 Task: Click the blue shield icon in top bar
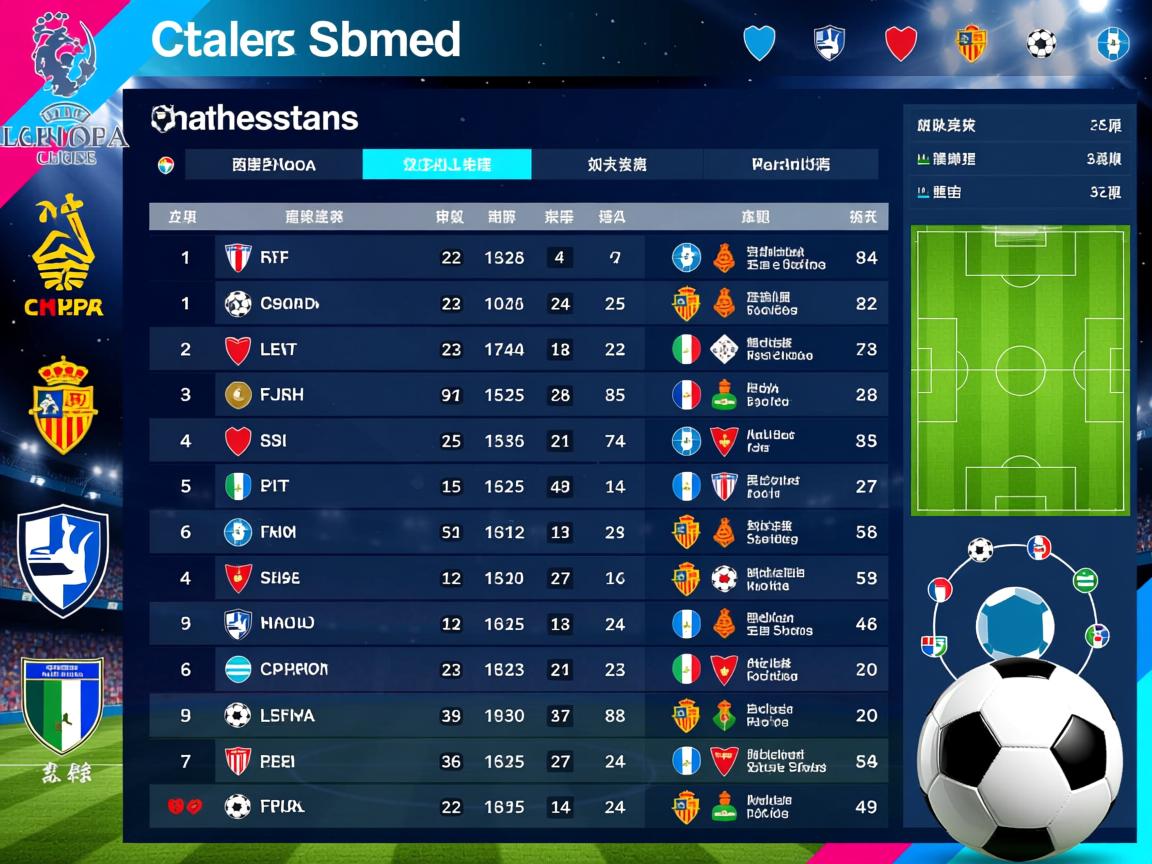point(760,43)
